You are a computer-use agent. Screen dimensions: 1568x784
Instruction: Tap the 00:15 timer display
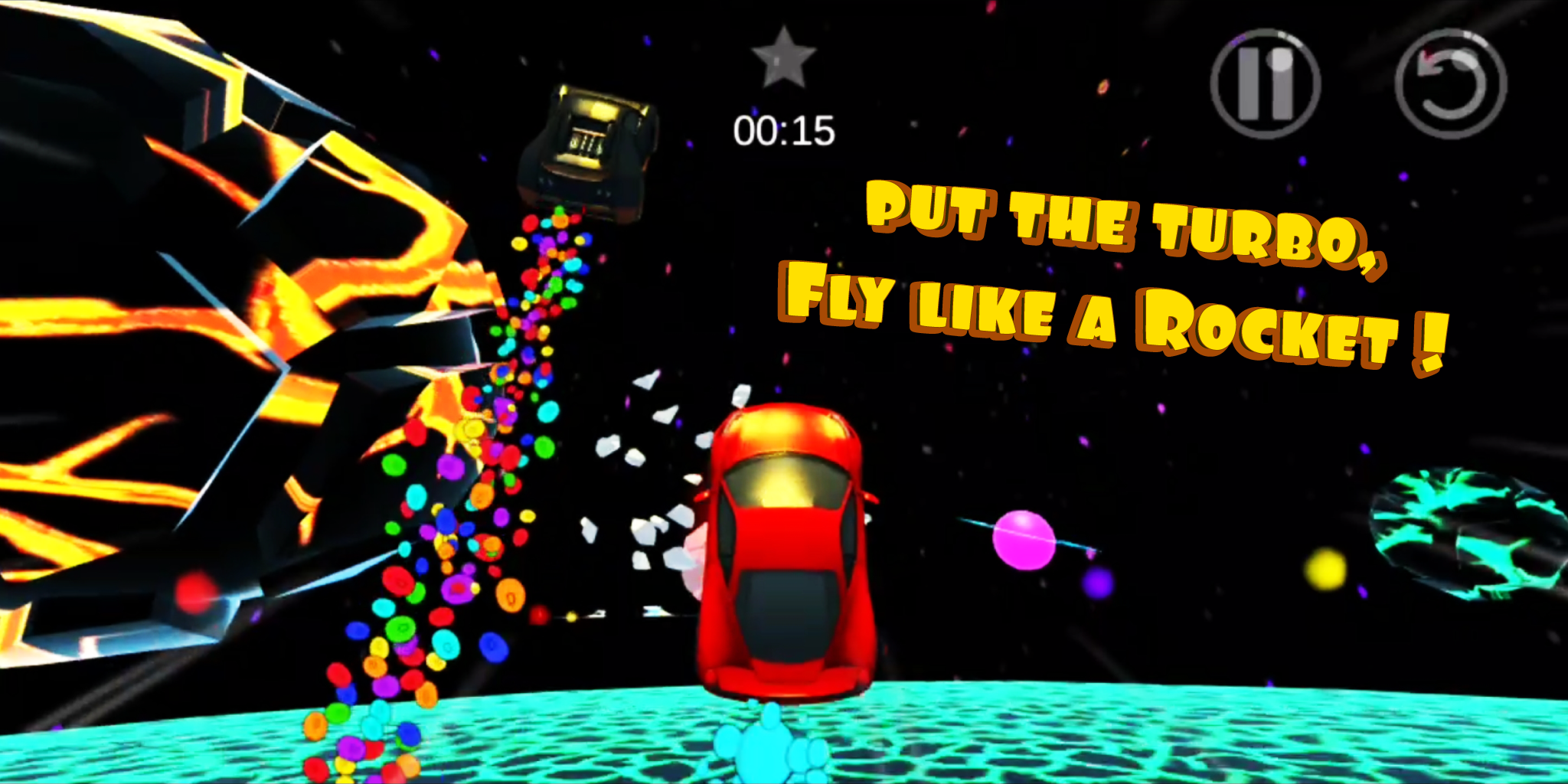point(782,130)
